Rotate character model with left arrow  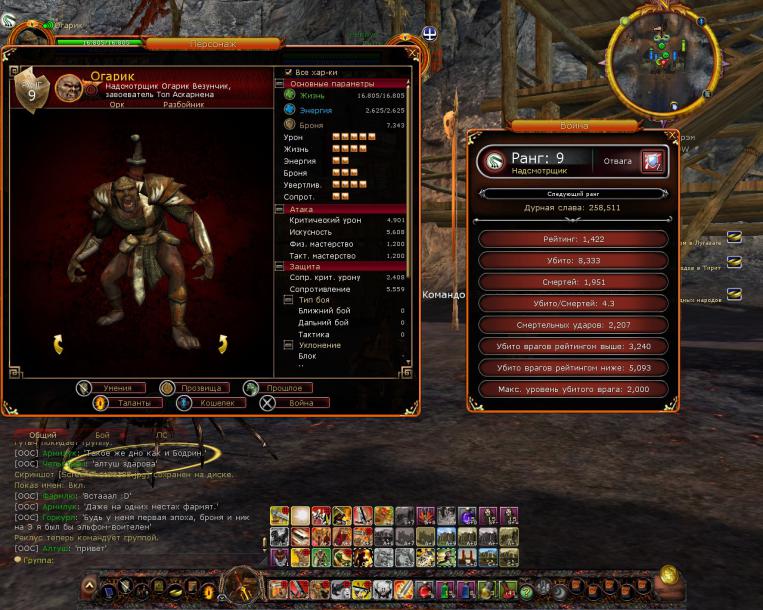click(59, 345)
